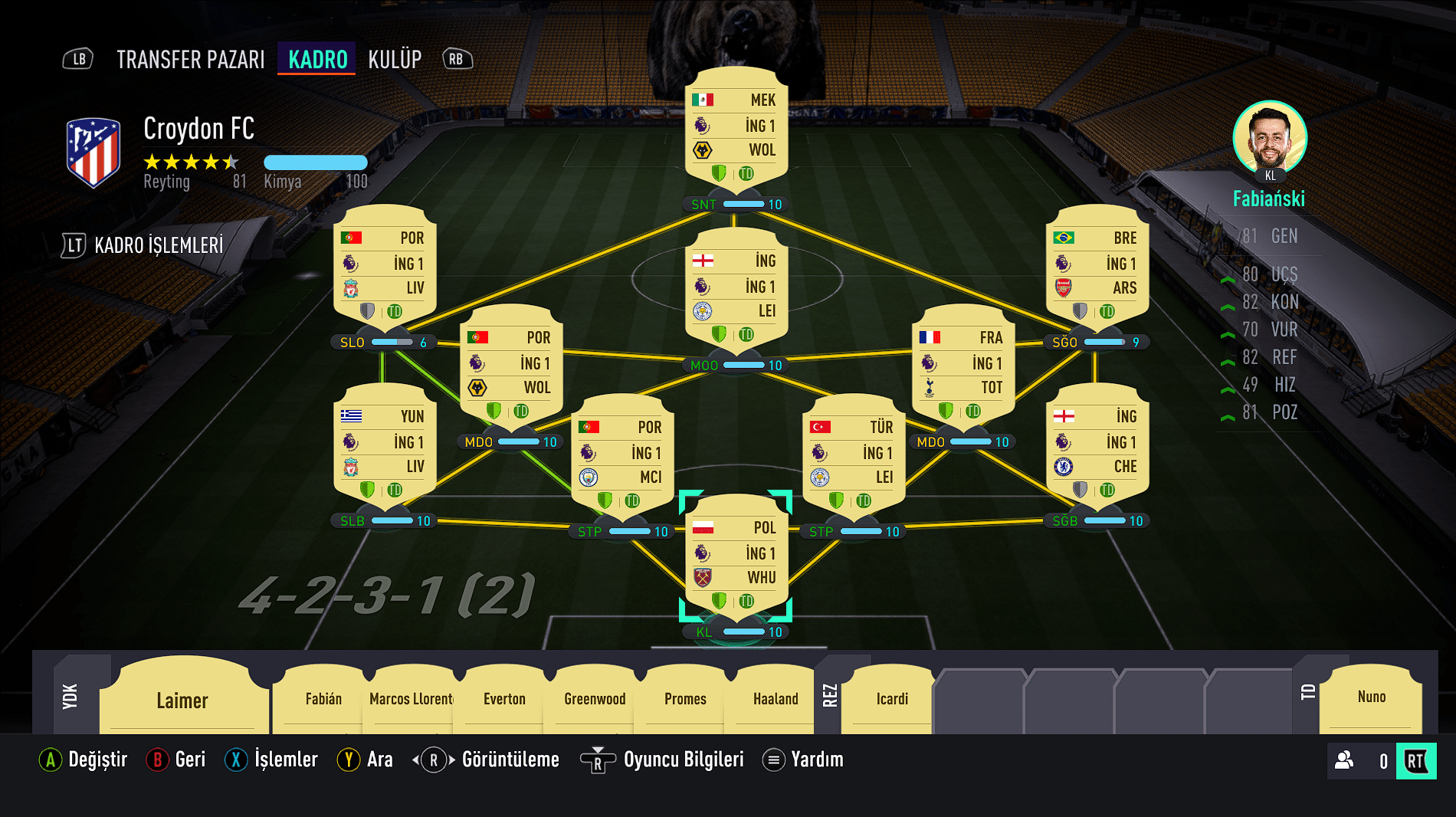
Task: Select reserve player Icardi
Action: pos(892,698)
